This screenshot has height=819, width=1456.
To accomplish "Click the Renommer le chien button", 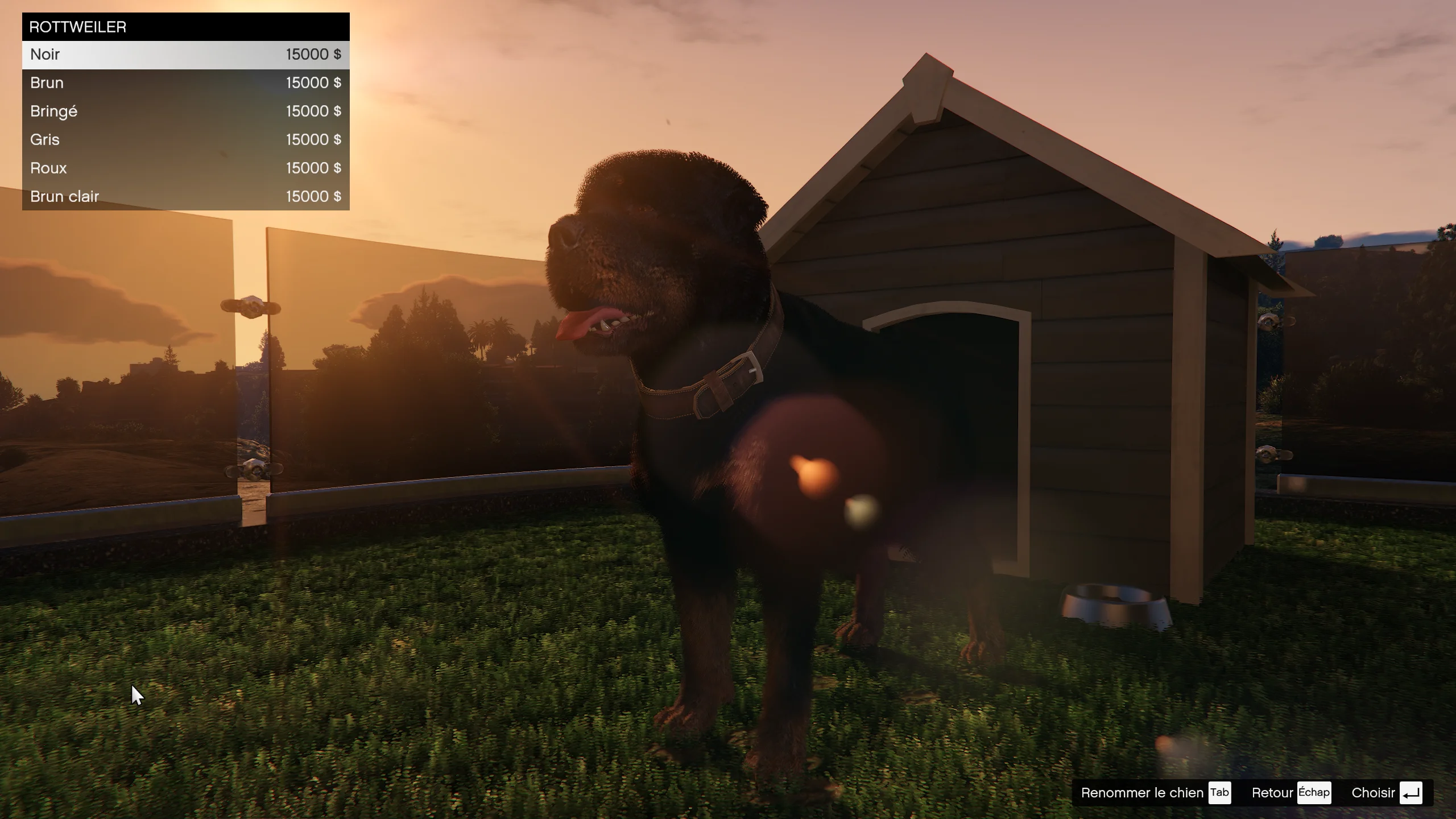I will pos(1155,793).
